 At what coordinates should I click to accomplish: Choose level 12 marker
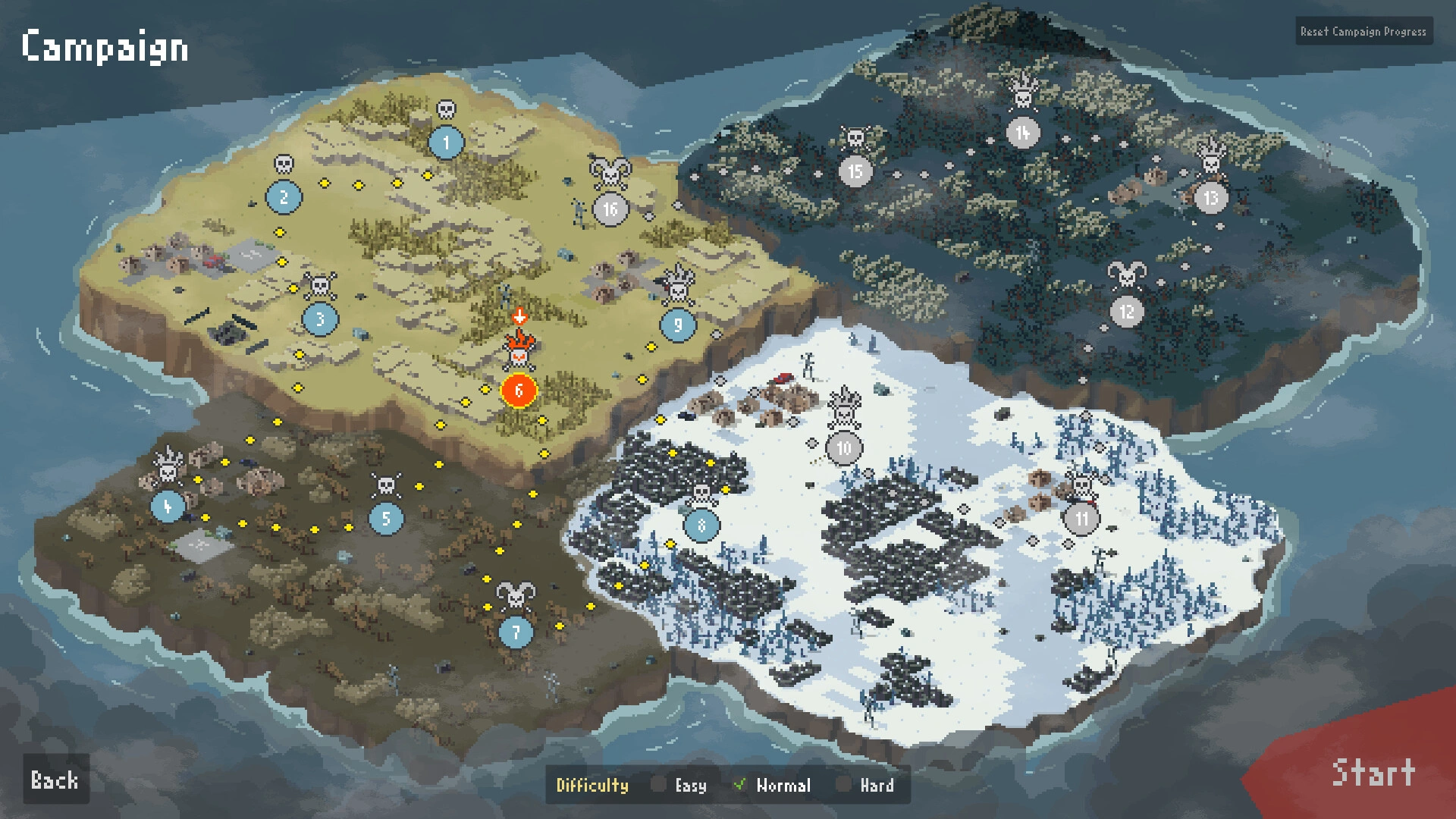point(1127,311)
